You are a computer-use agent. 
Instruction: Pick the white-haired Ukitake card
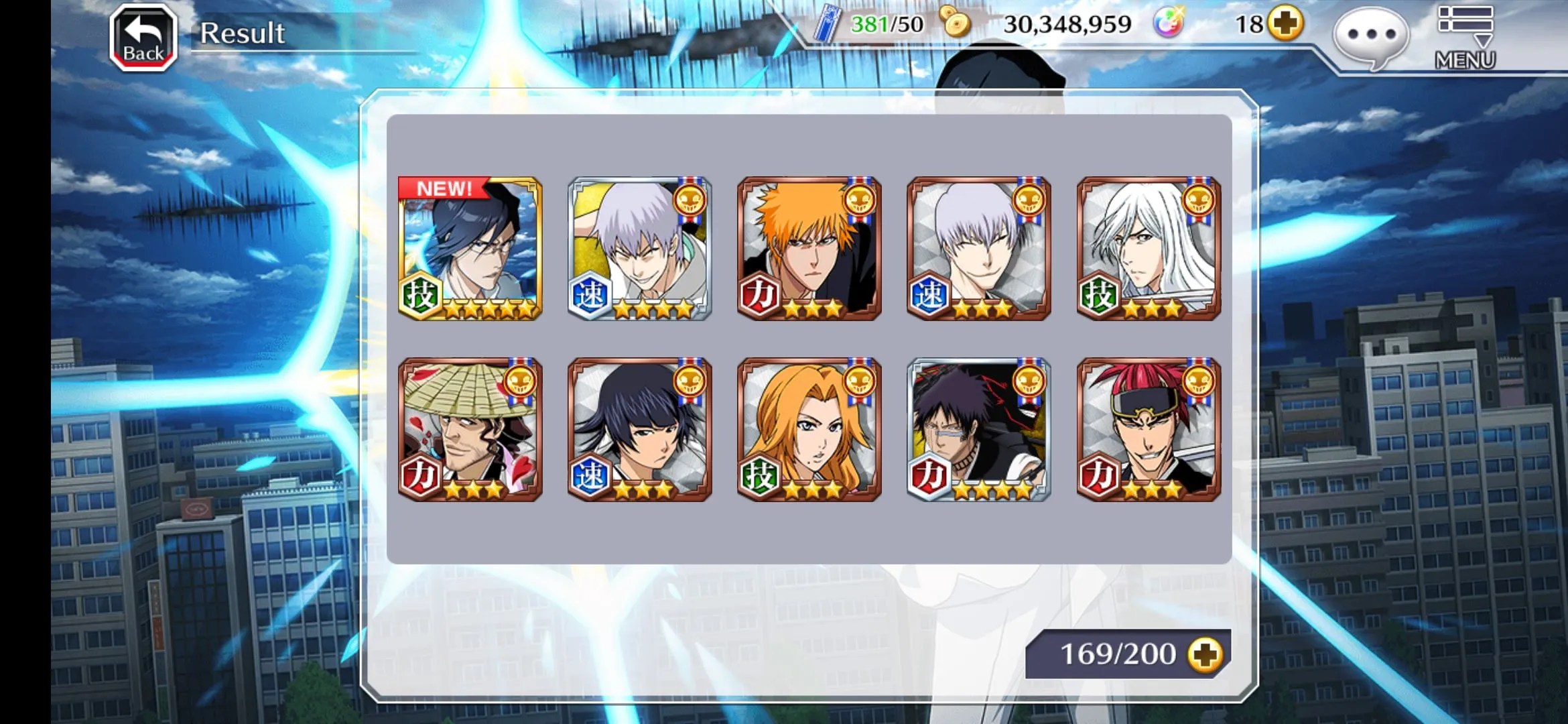pos(1149,249)
